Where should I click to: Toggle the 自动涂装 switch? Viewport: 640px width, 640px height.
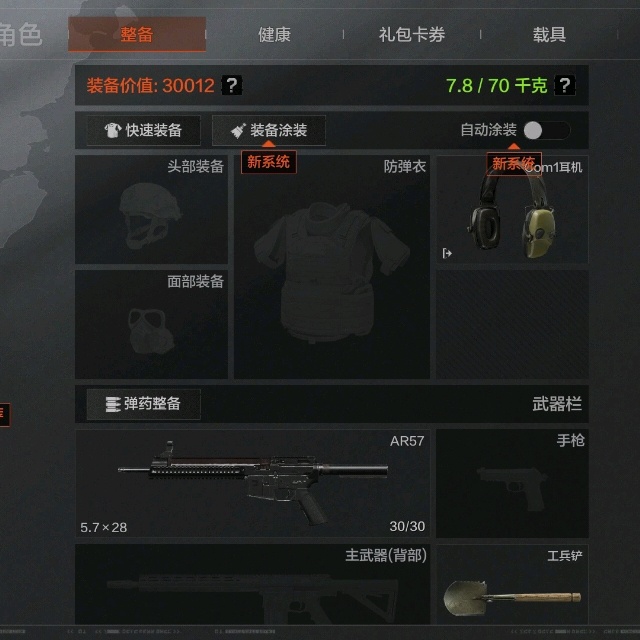(546, 130)
